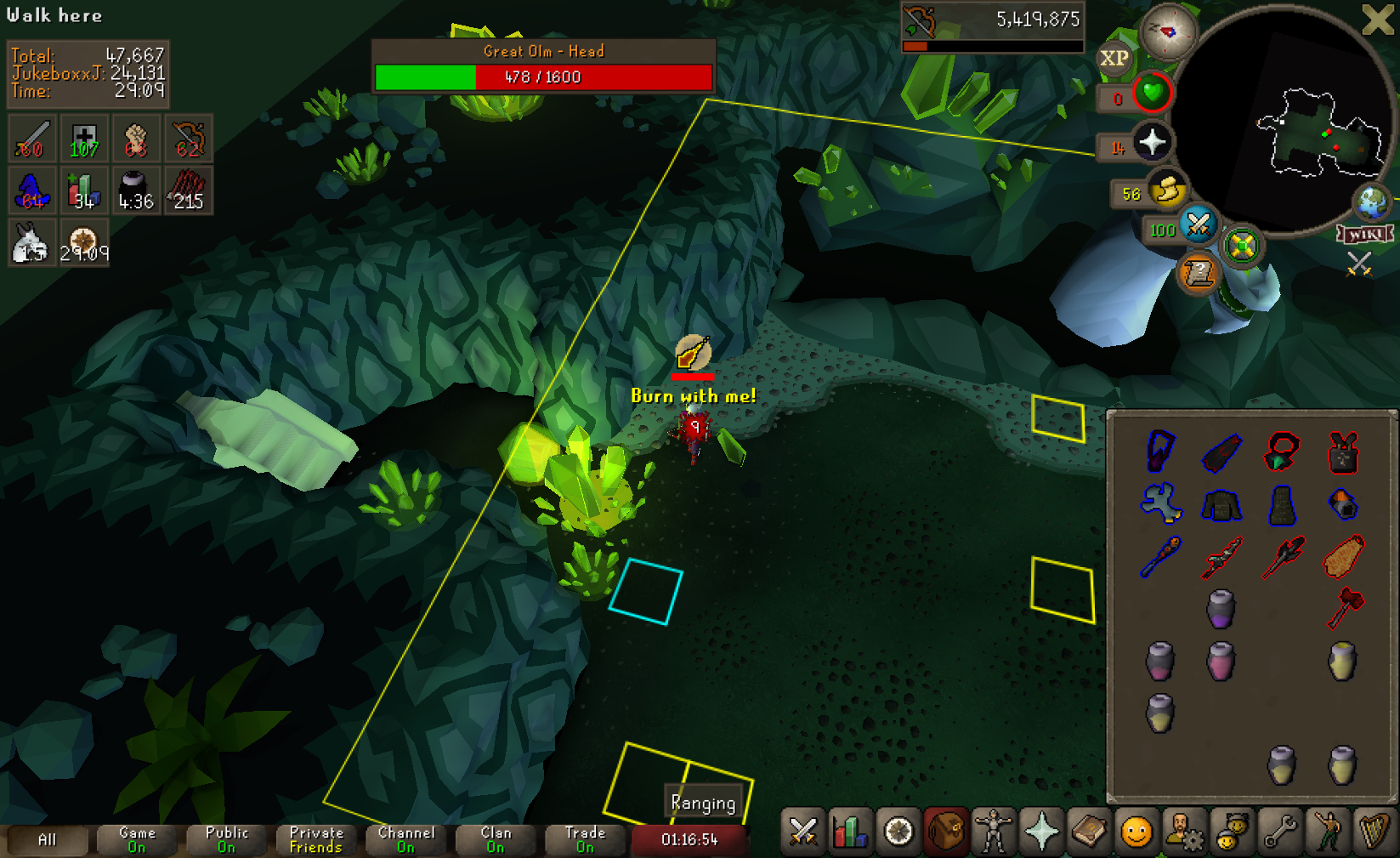
Task: Click the compass to face north
Action: [x=1169, y=31]
